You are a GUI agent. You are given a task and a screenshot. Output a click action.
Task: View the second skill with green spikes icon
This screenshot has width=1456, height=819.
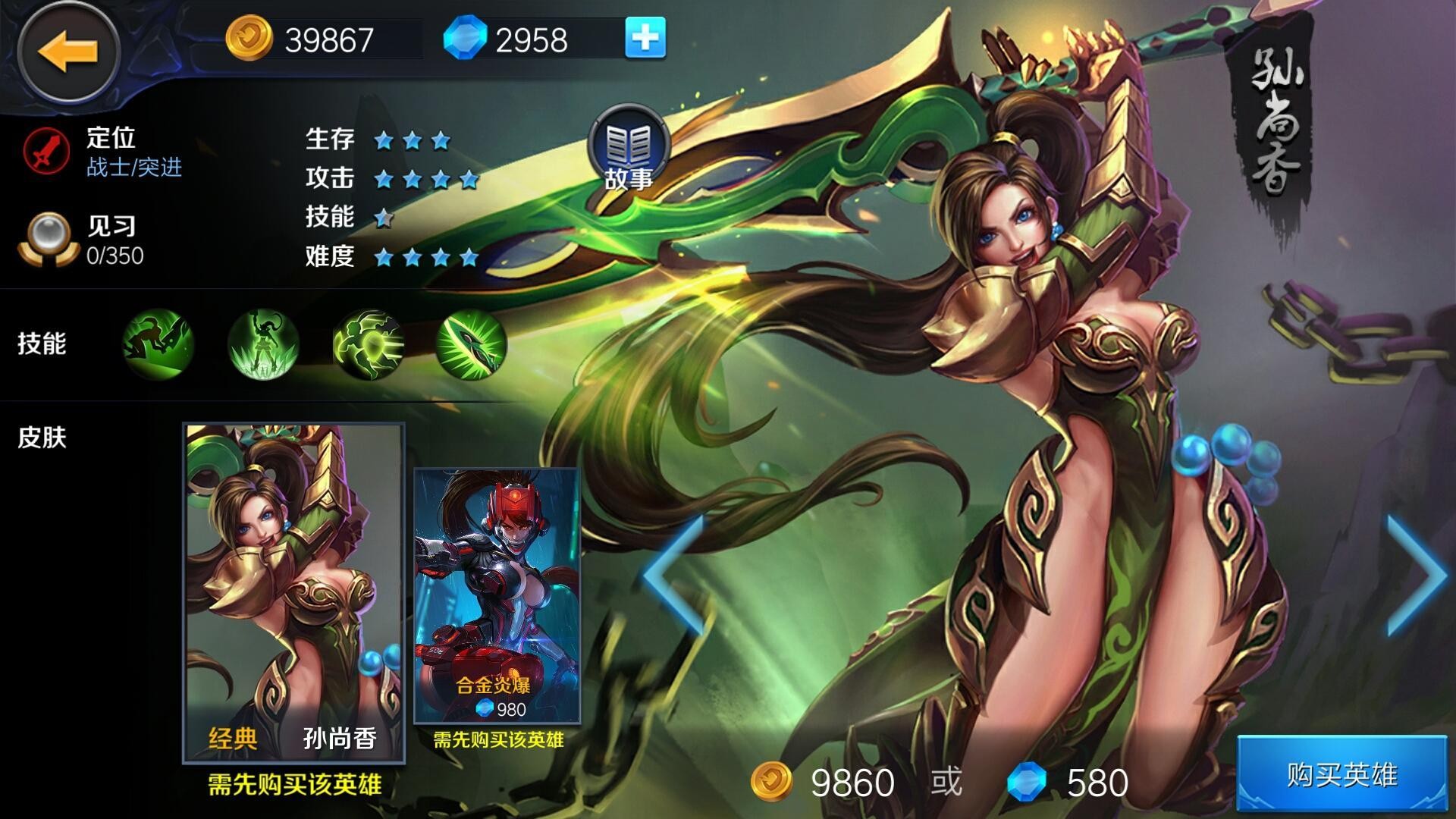tap(263, 344)
